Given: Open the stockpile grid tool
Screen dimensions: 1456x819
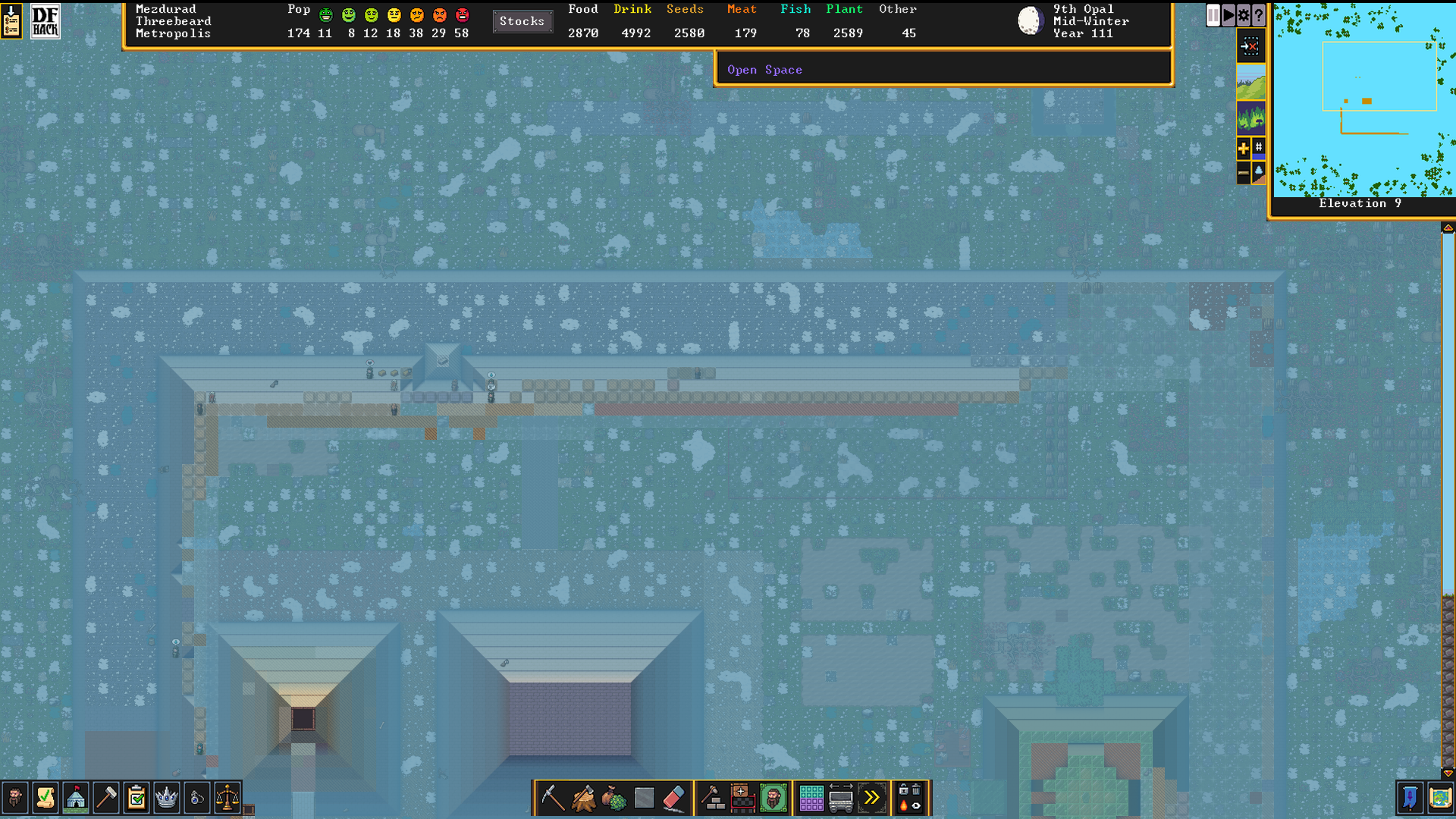Looking at the screenshot, I should (811, 798).
